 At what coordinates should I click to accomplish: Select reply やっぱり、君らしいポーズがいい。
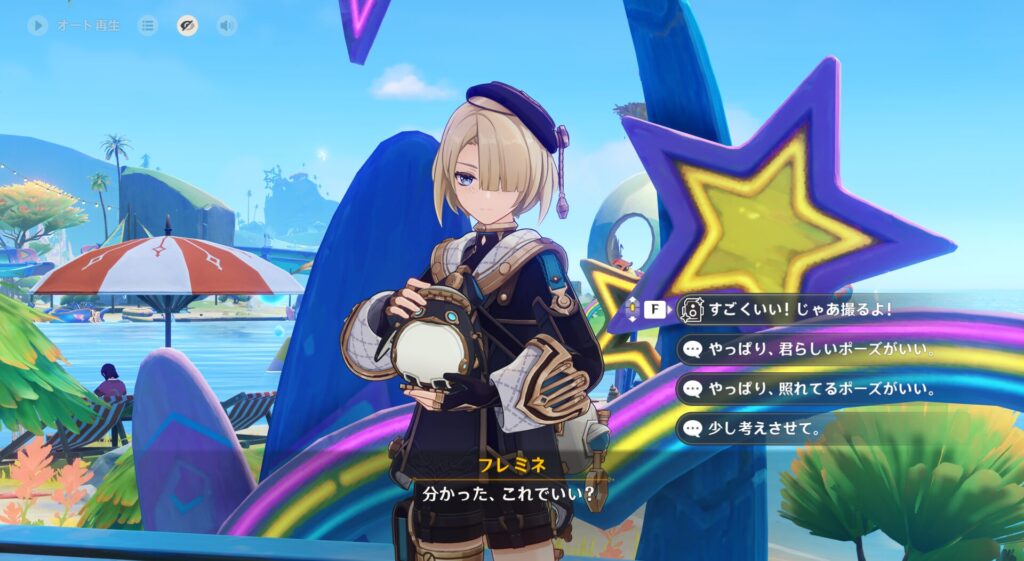coord(810,349)
